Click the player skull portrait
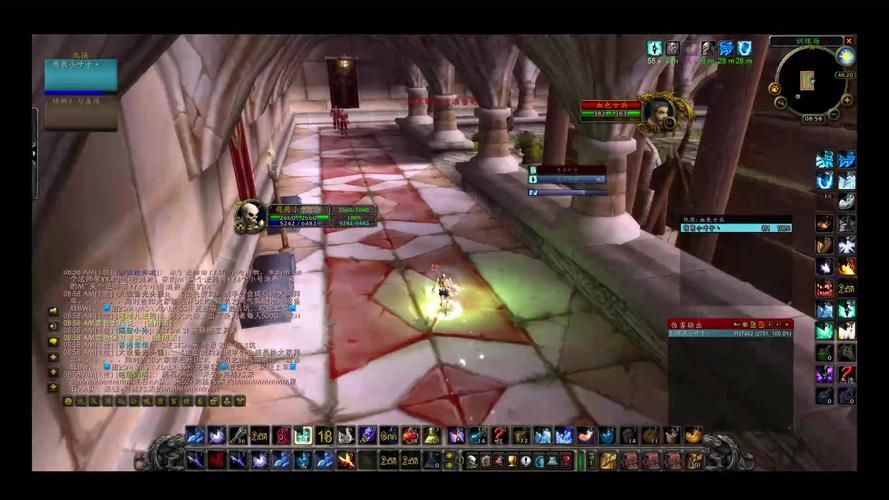The height and width of the screenshot is (500, 889). [x=250, y=215]
